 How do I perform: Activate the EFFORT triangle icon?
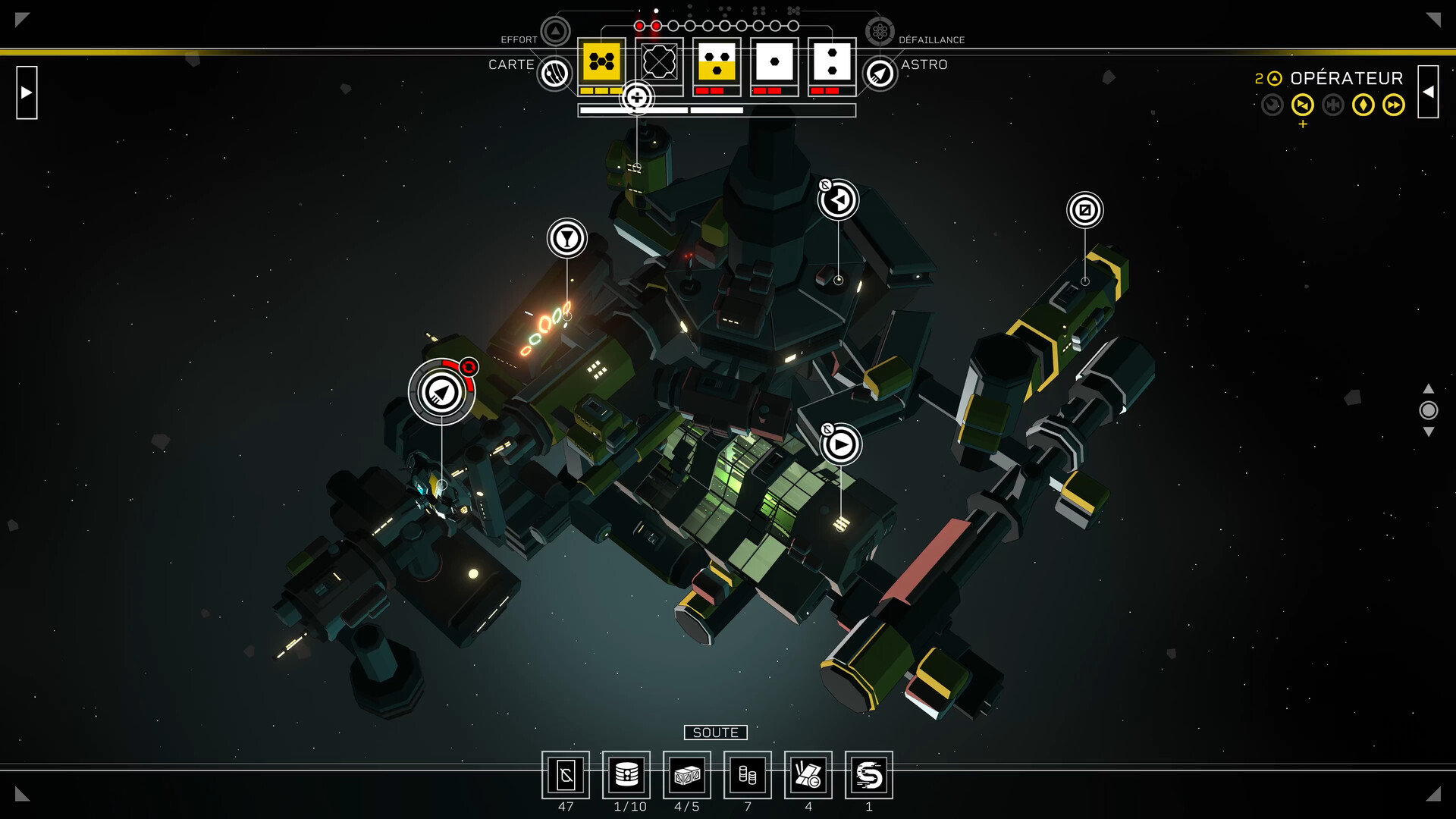click(555, 32)
